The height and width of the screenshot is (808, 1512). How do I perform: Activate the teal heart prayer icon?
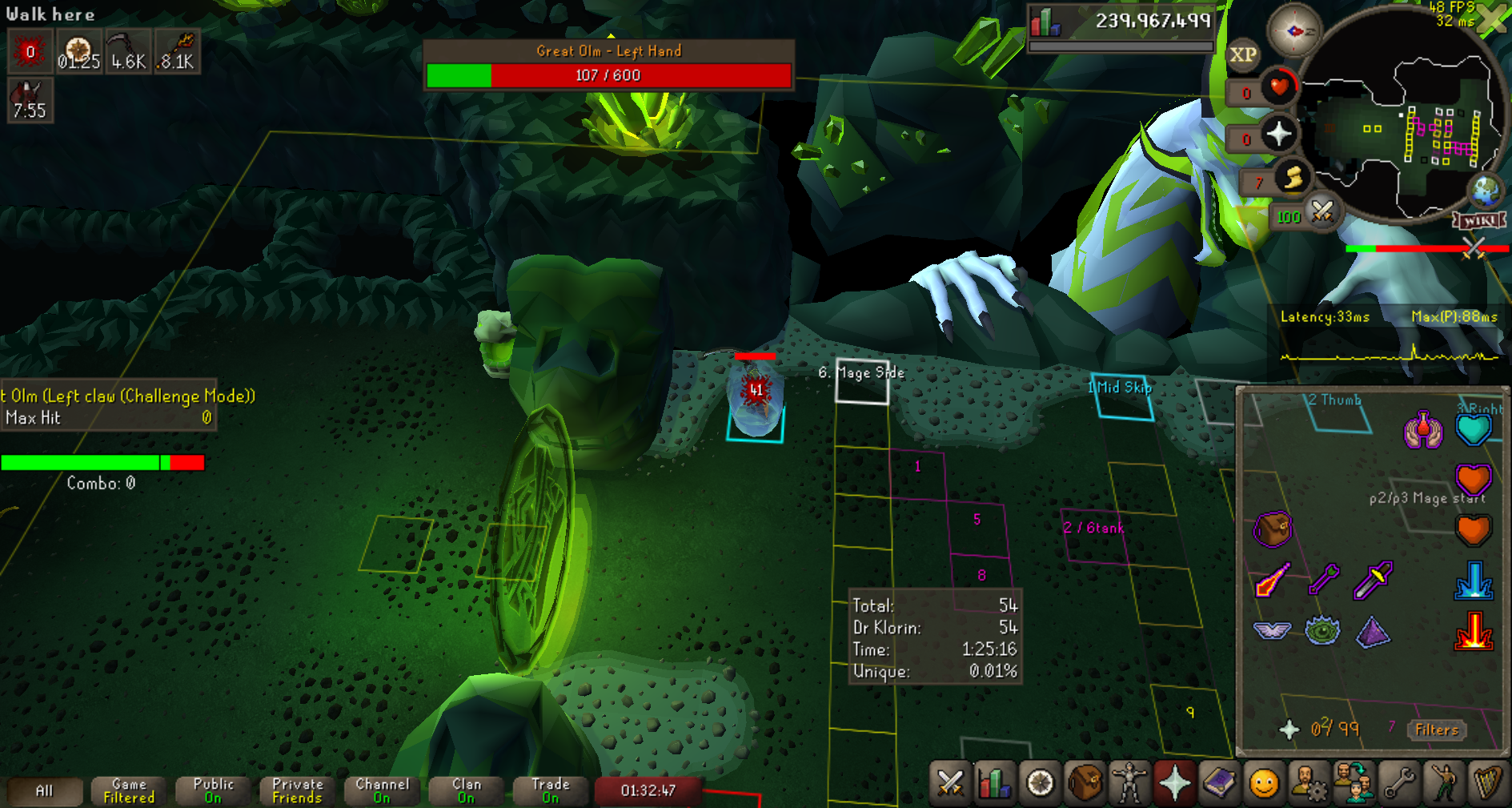[1473, 430]
